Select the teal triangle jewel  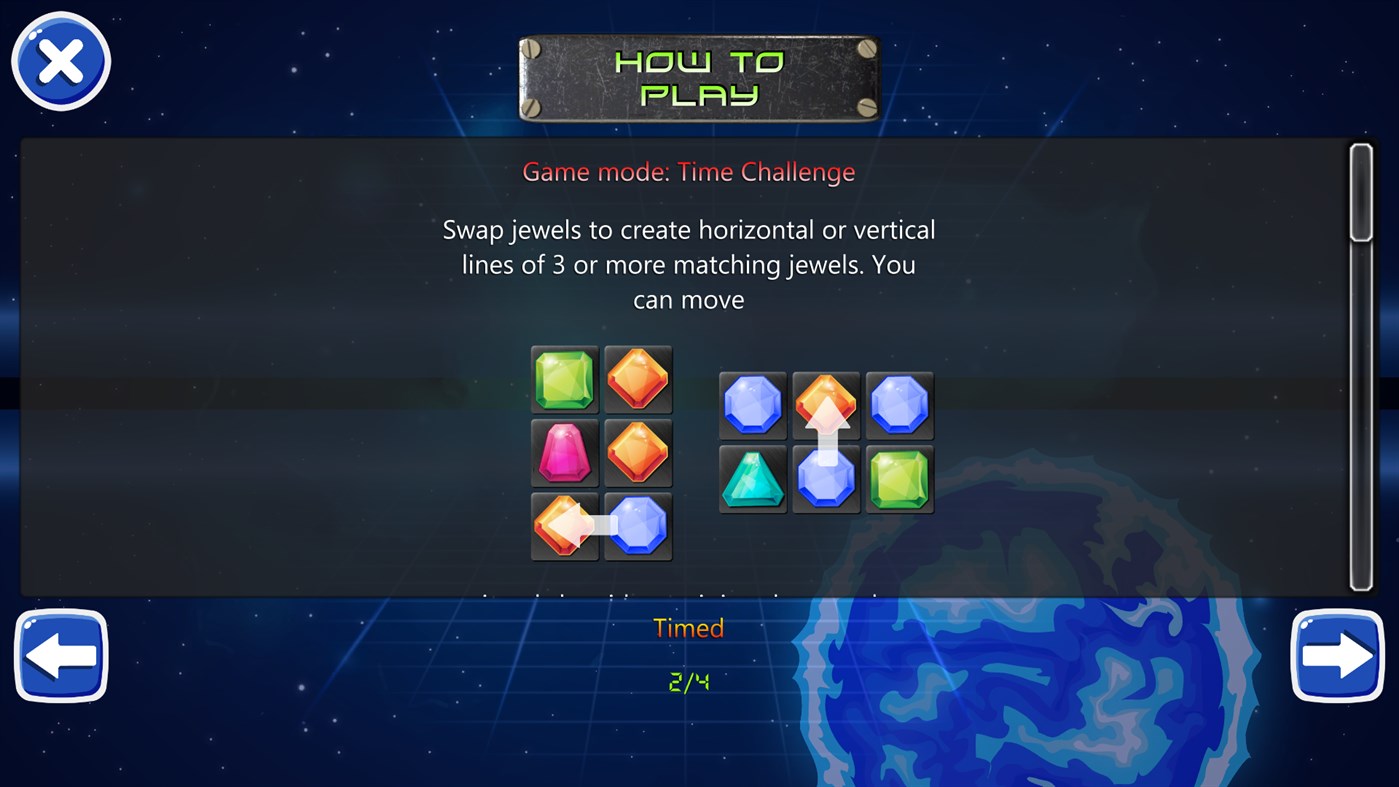(751, 478)
